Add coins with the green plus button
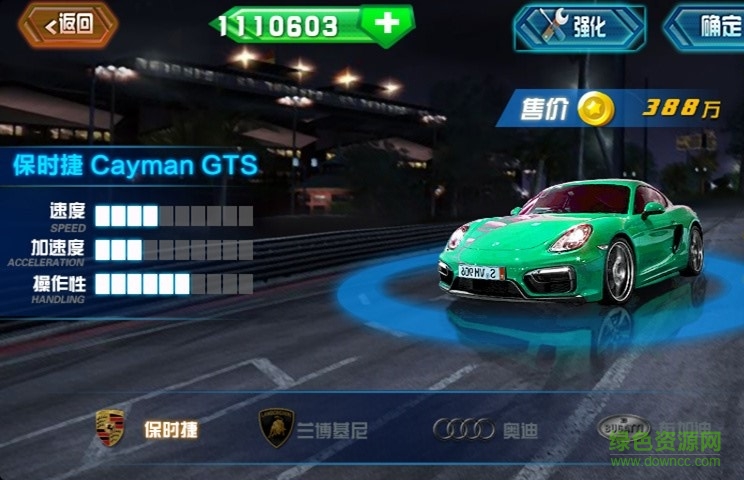The height and width of the screenshot is (480, 744). [x=389, y=23]
